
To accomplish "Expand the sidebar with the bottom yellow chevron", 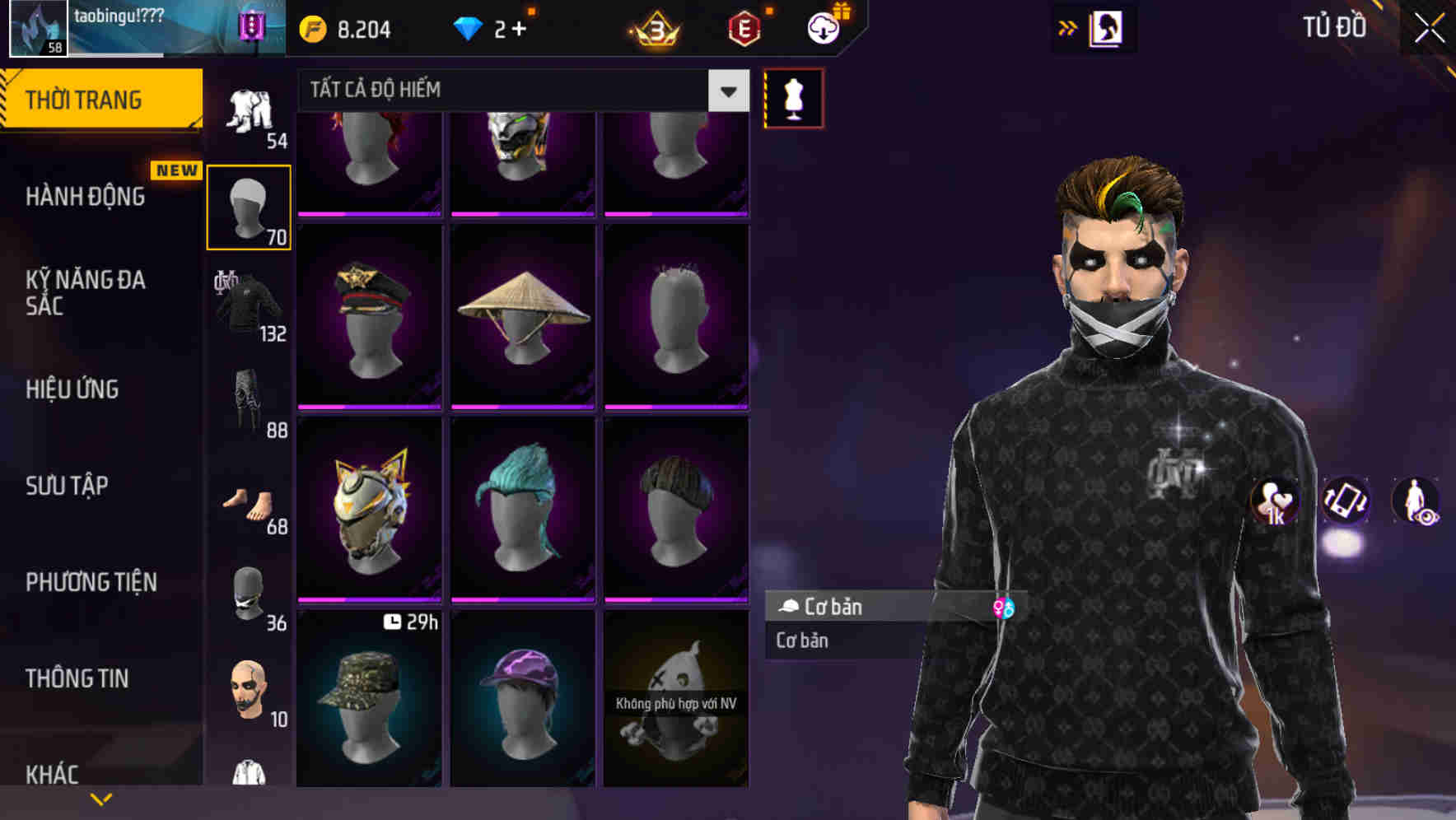I will pos(100,797).
